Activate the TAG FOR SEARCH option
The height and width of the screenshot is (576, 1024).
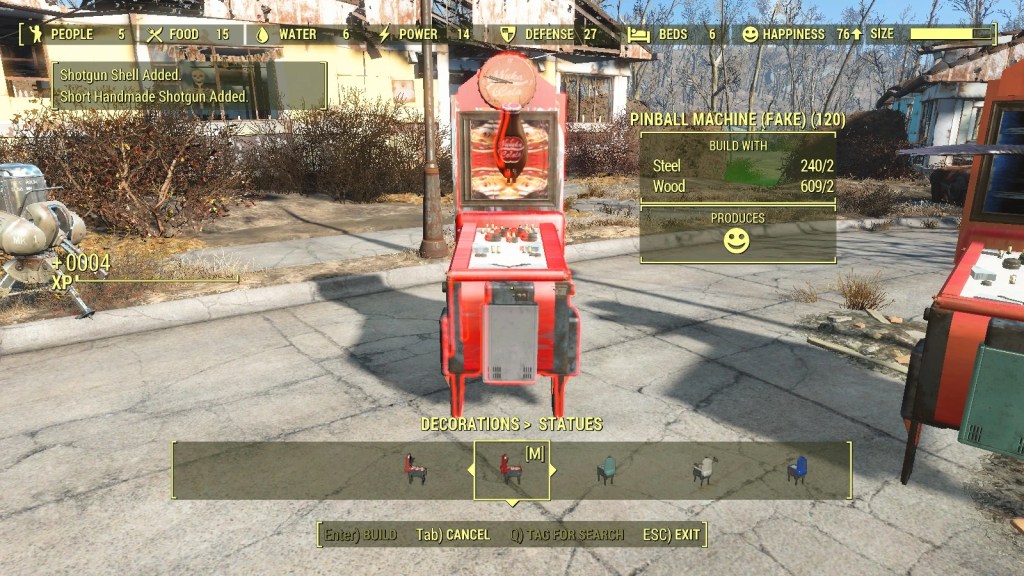click(x=567, y=535)
